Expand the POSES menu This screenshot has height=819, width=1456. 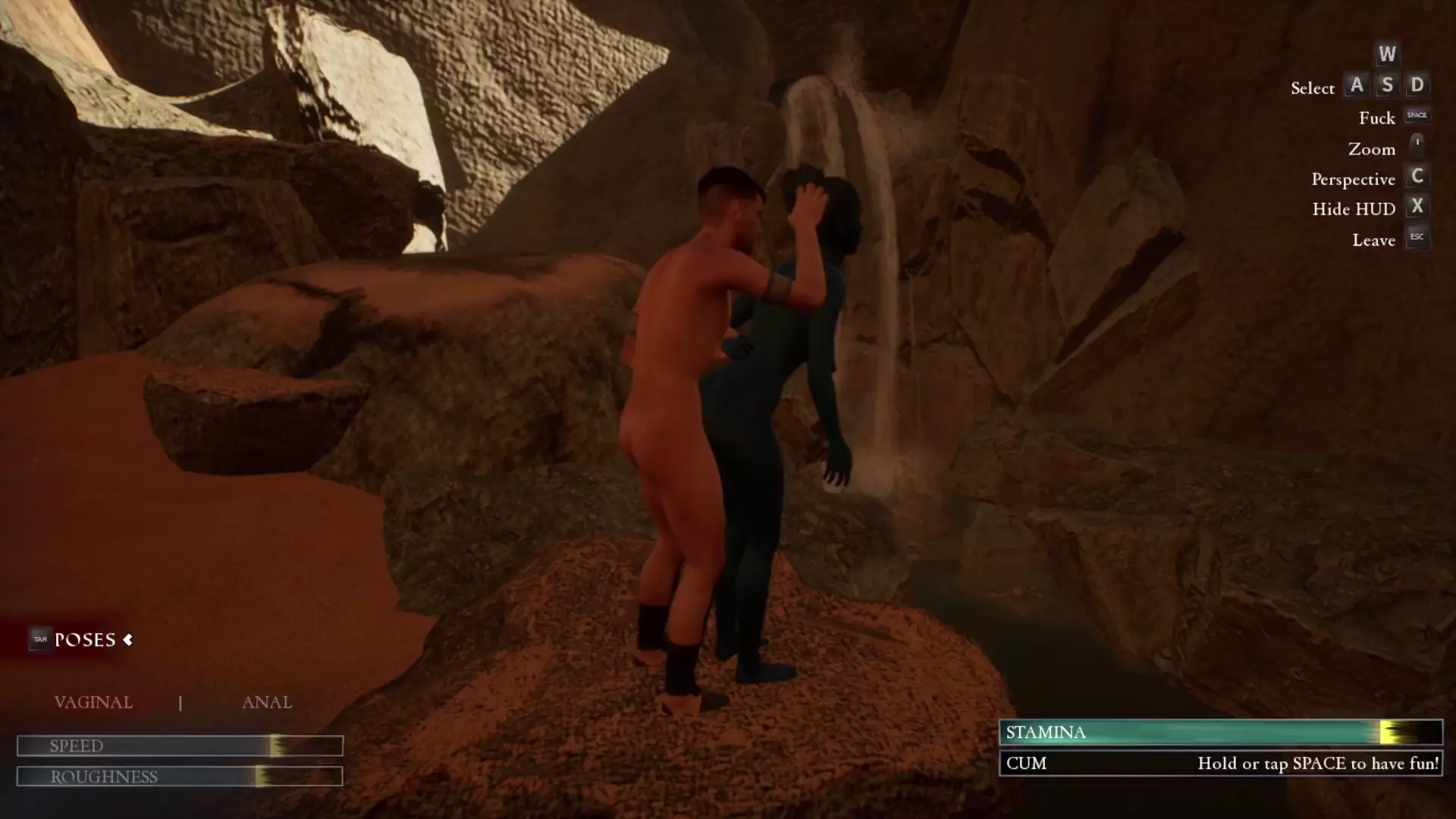pyautogui.click(x=85, y=640)
